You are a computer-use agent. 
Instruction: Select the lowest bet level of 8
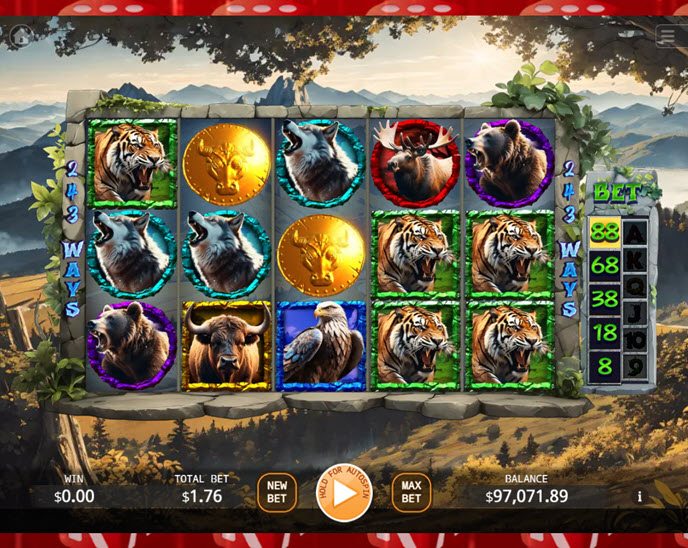604,365
